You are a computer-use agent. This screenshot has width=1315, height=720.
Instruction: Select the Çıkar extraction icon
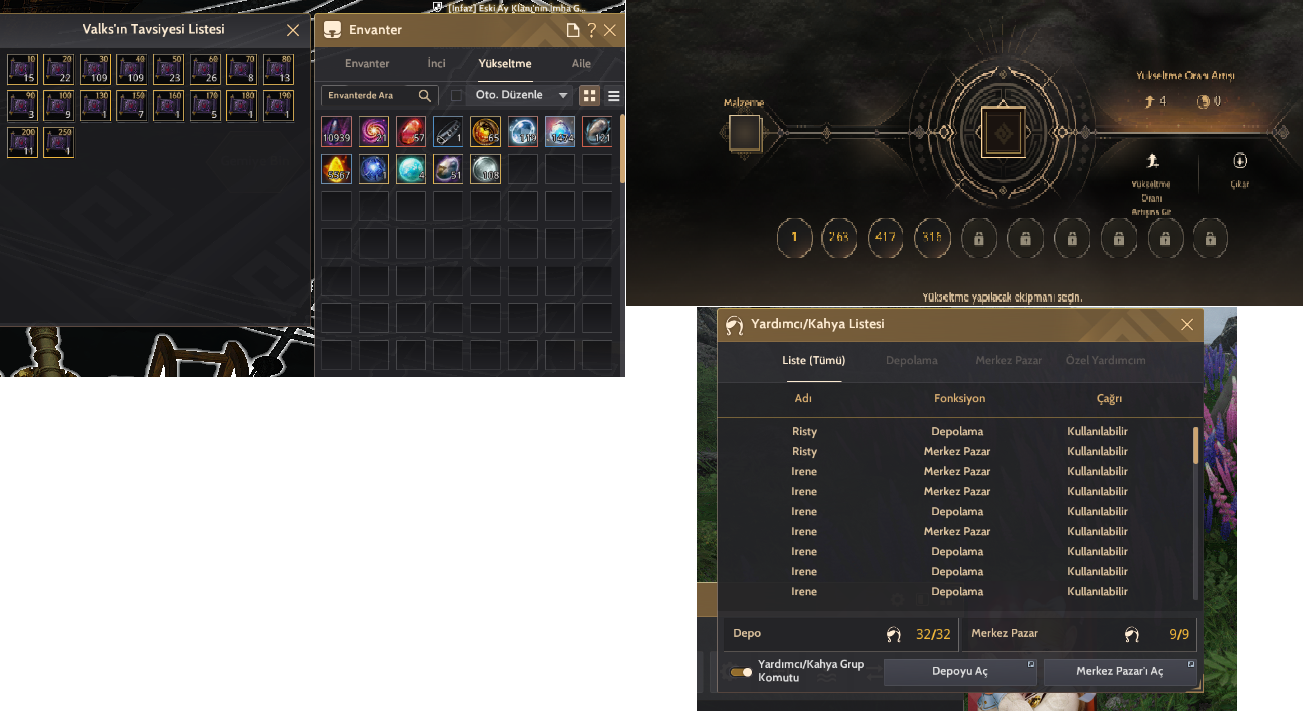[x=1240, y=162]
